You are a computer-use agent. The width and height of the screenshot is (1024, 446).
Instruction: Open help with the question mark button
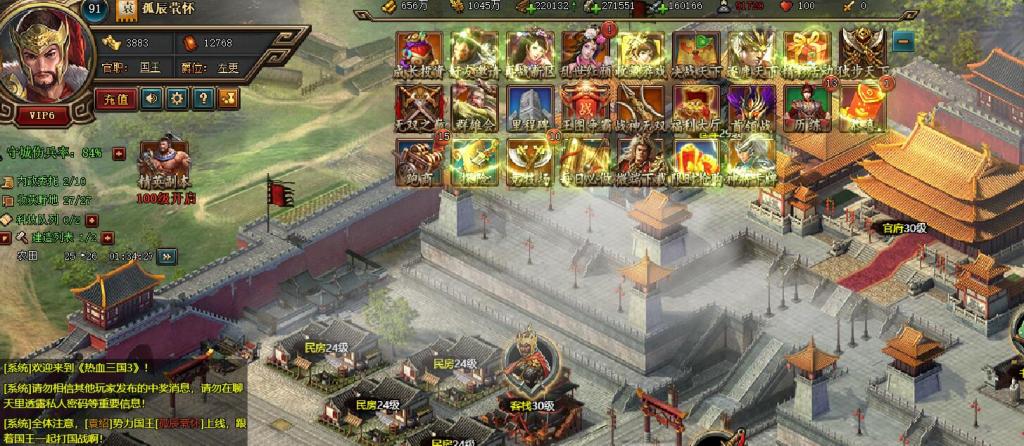(203, 98)
